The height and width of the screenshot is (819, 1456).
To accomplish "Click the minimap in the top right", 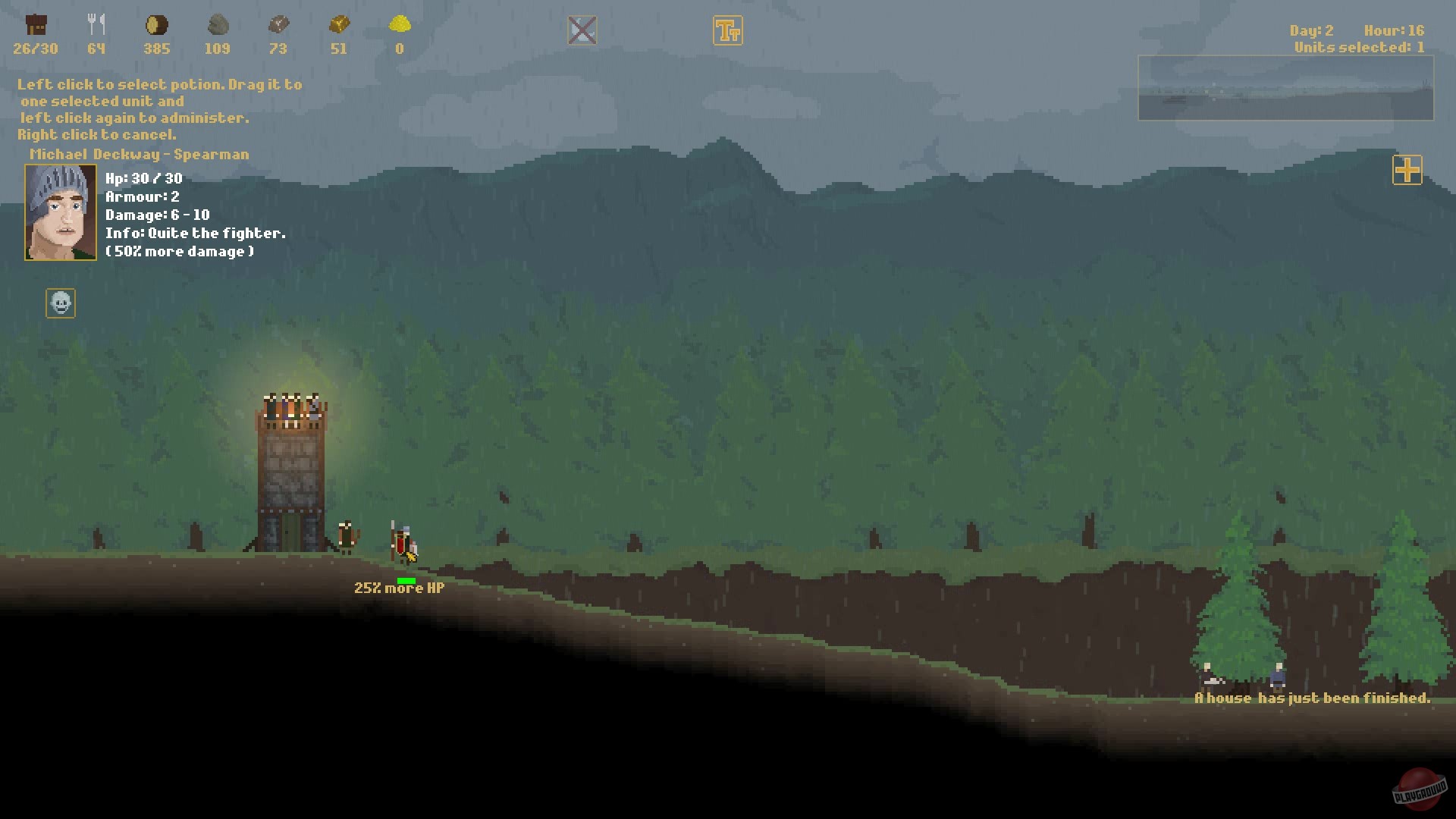I will pos(1287,89).
